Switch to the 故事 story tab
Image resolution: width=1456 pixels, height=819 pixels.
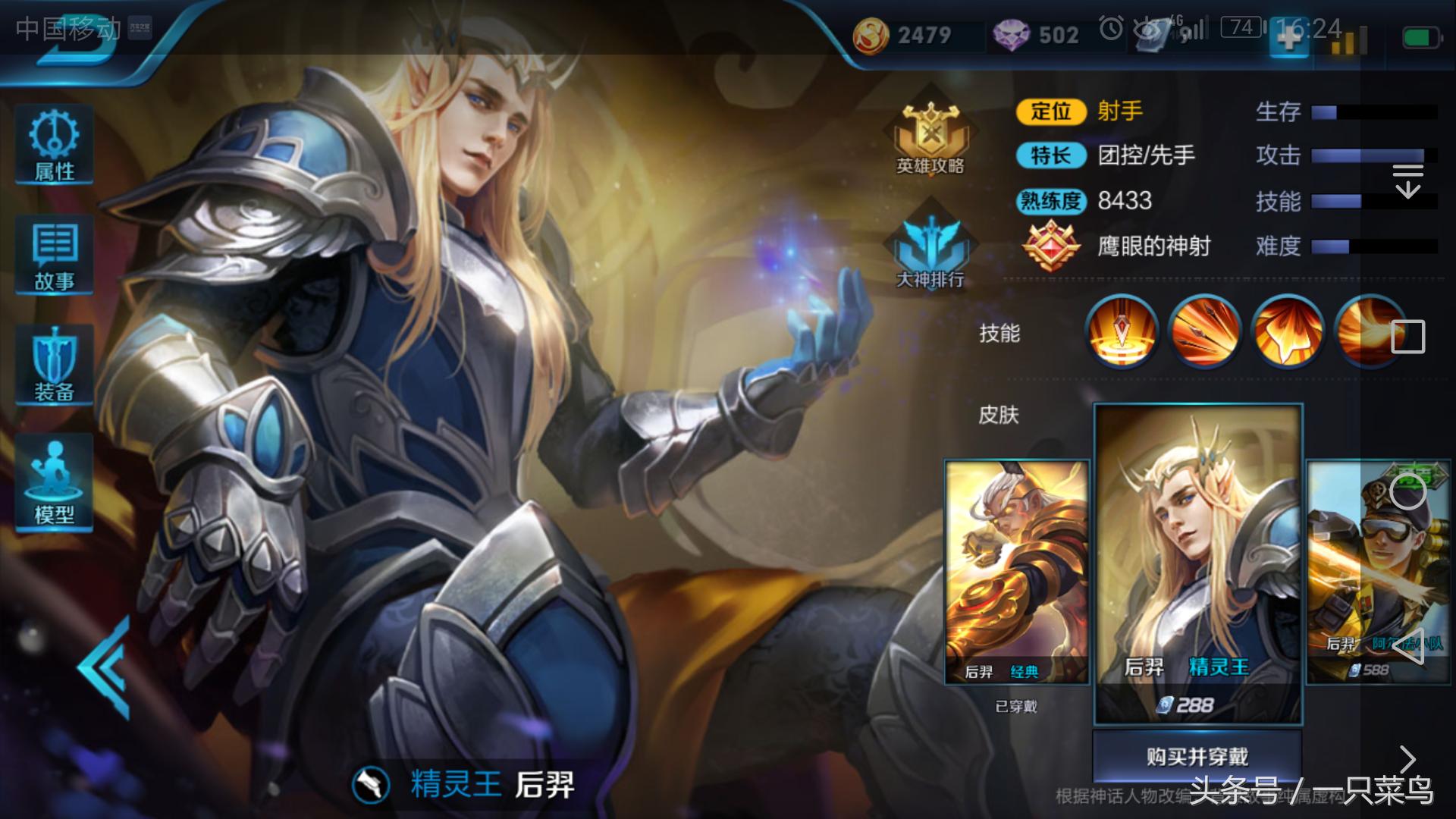click(54, 256)
